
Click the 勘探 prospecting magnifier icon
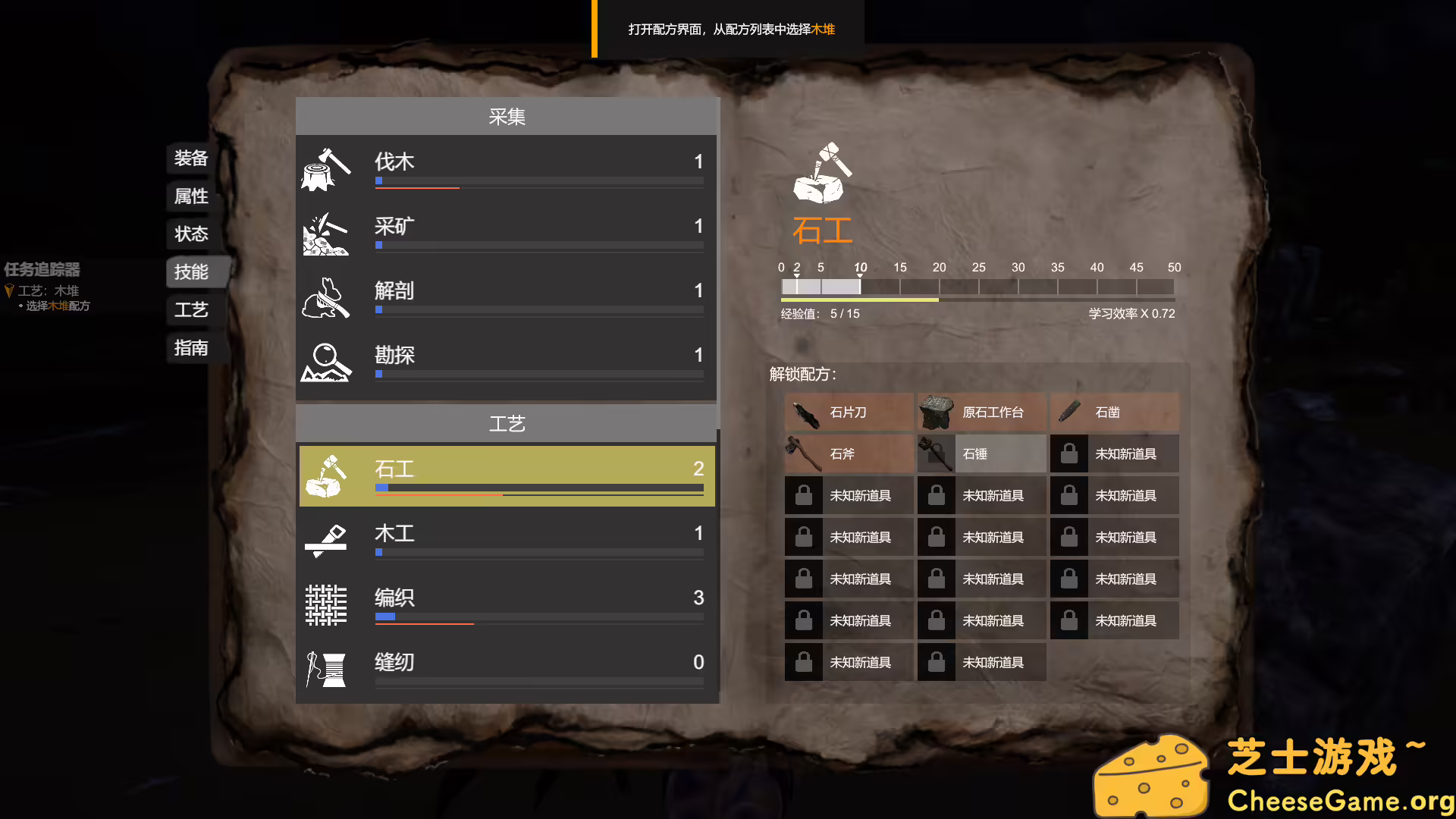point(326,363)
